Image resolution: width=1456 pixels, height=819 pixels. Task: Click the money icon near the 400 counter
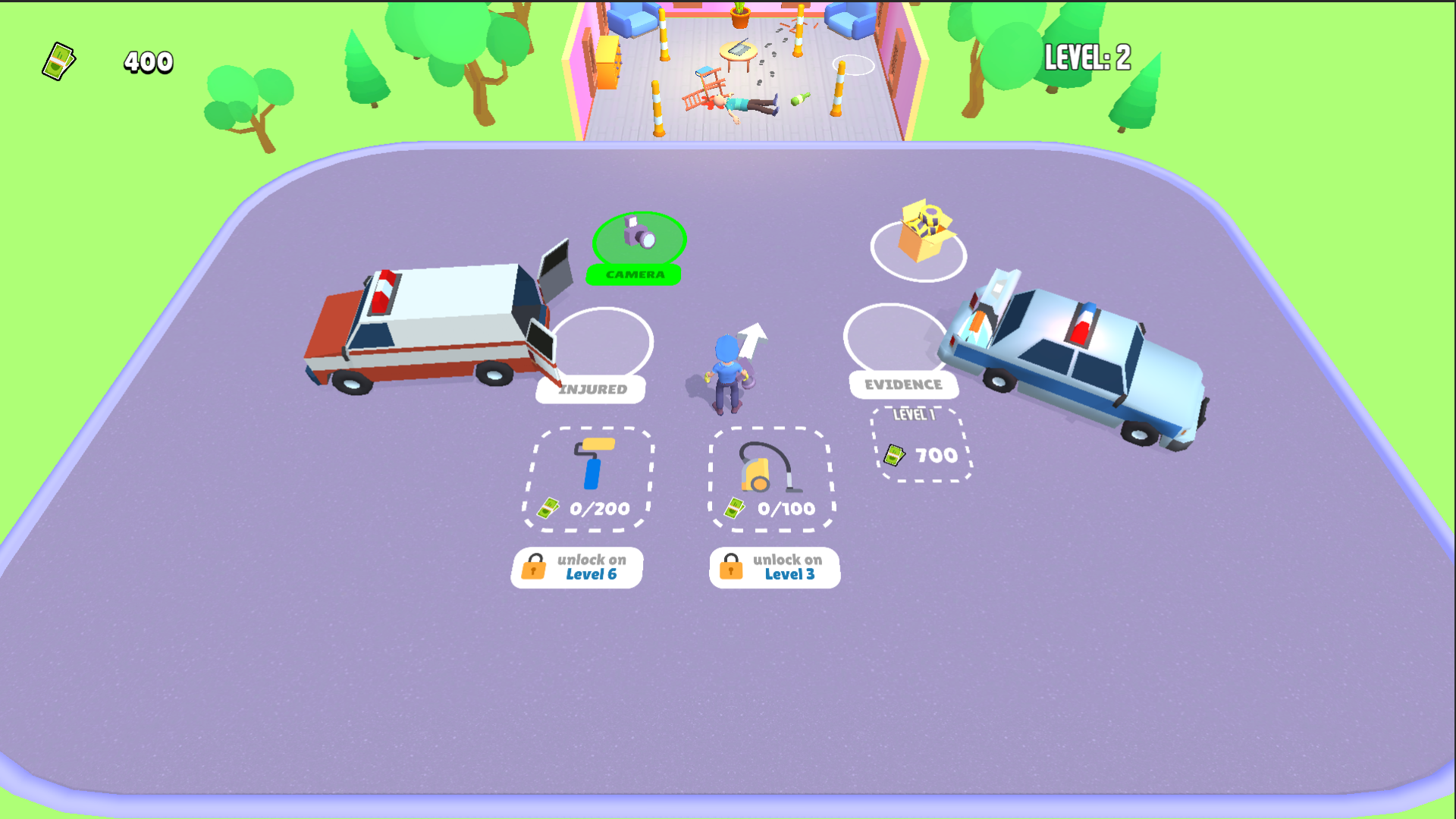[x=60, y=60]
